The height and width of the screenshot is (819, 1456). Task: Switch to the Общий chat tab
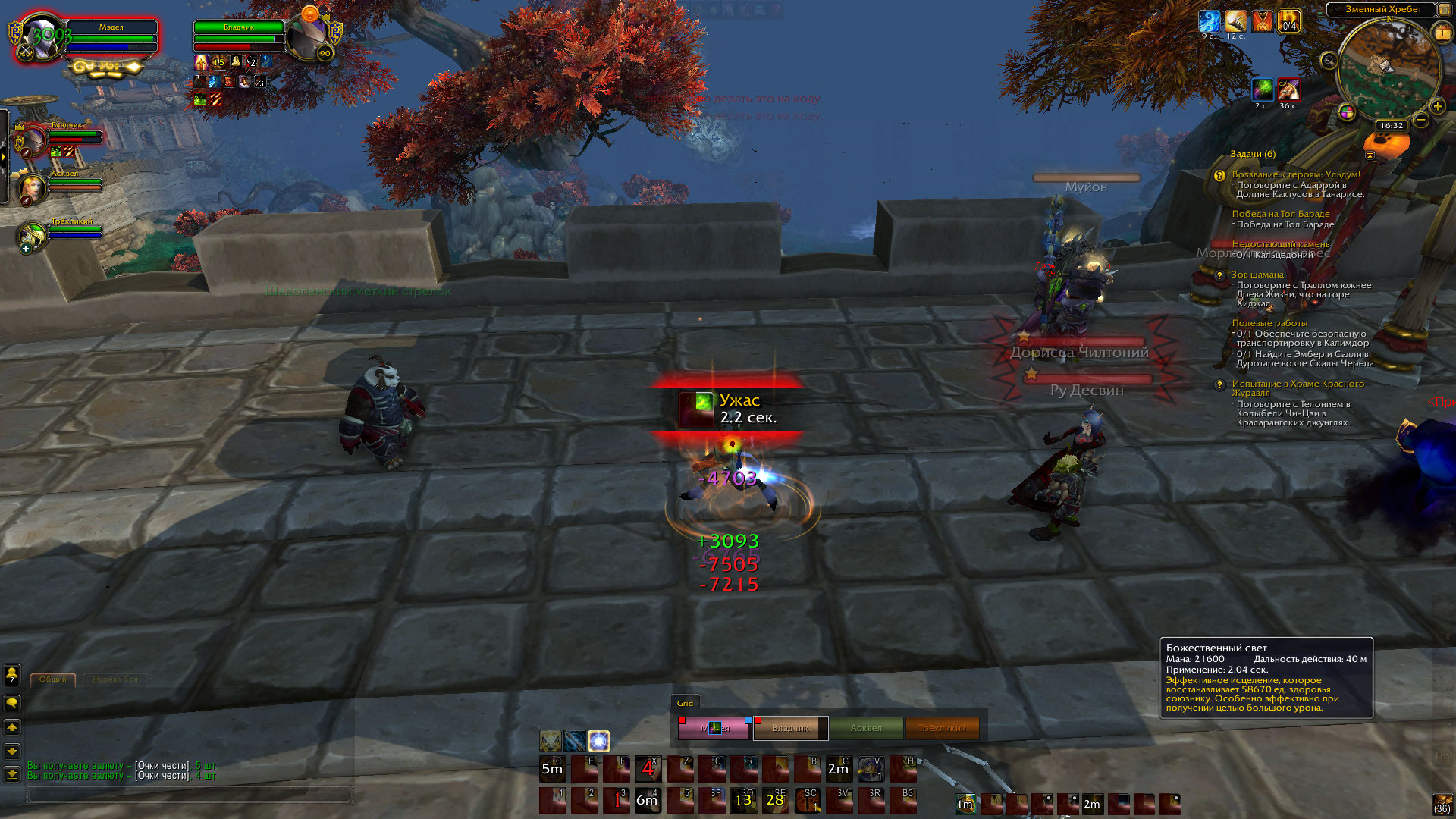[x=53, y=679]
